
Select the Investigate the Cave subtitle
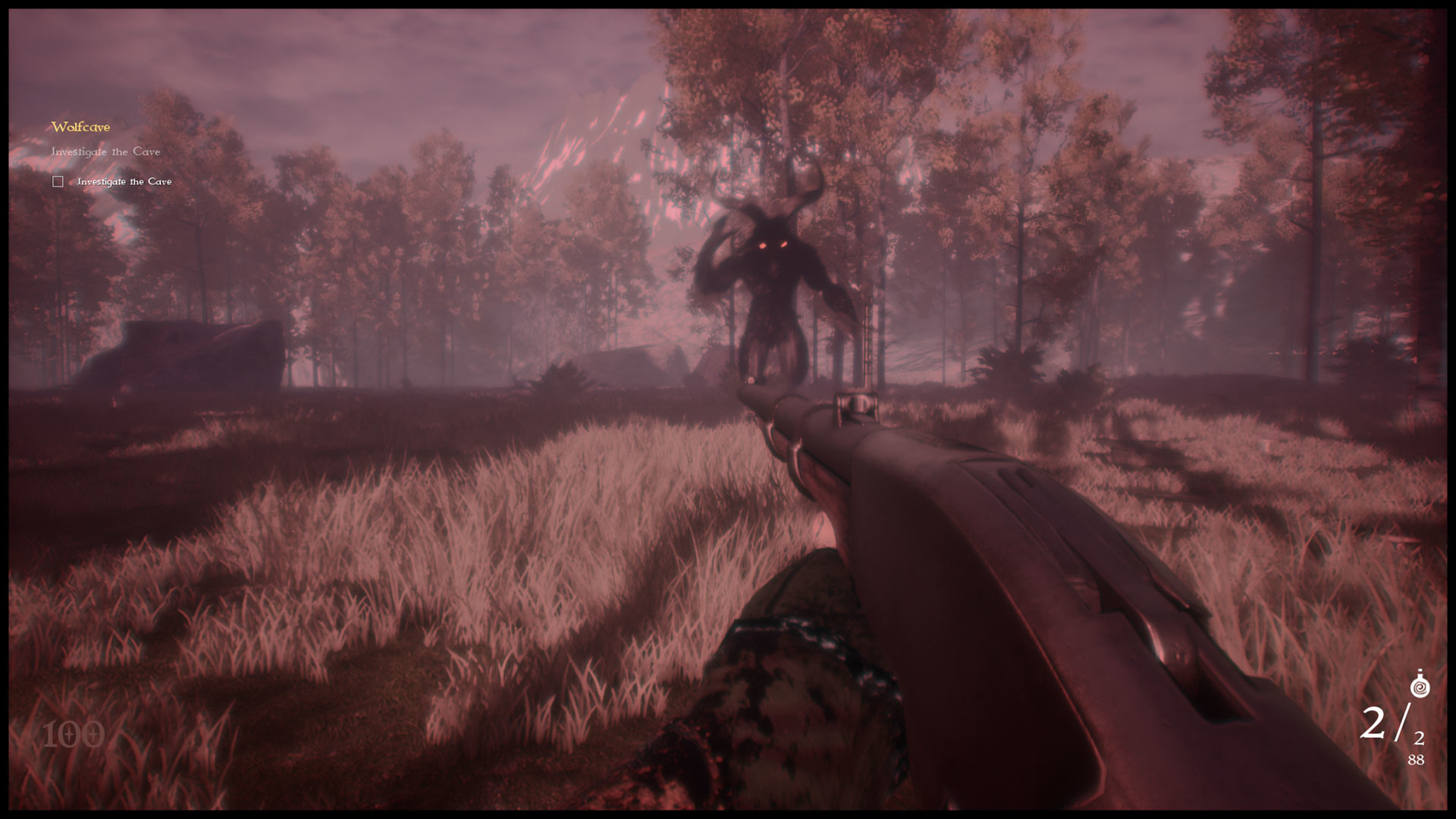tap(105, 152)
